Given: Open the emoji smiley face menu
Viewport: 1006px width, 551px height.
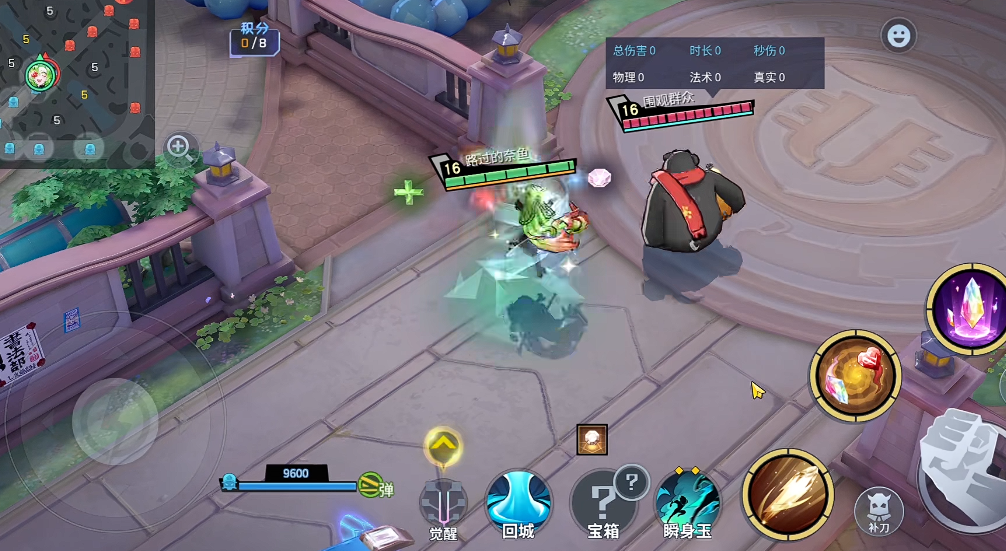Looking at the screenshot, I should [899, 36].
